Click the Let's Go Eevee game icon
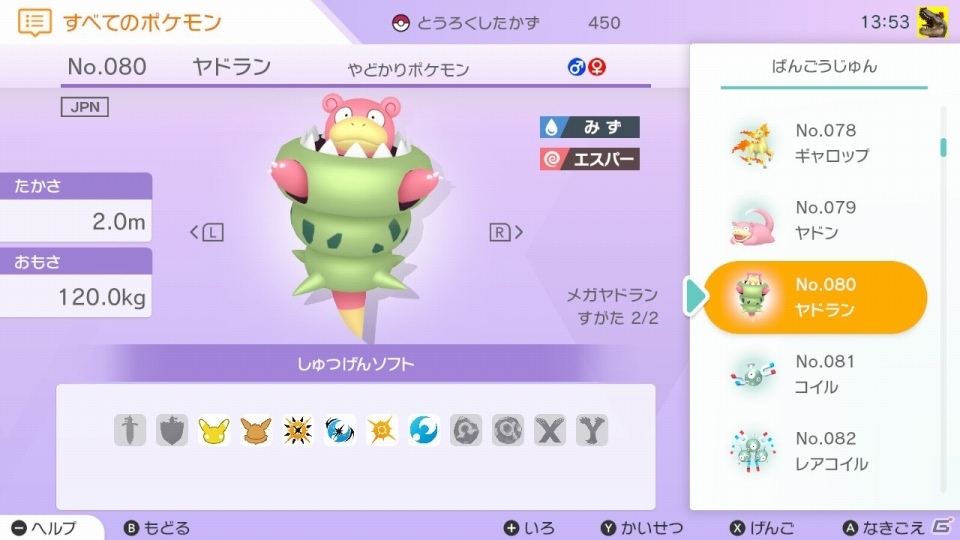Viewport: 960px width, 540px height. coord(256,430)
